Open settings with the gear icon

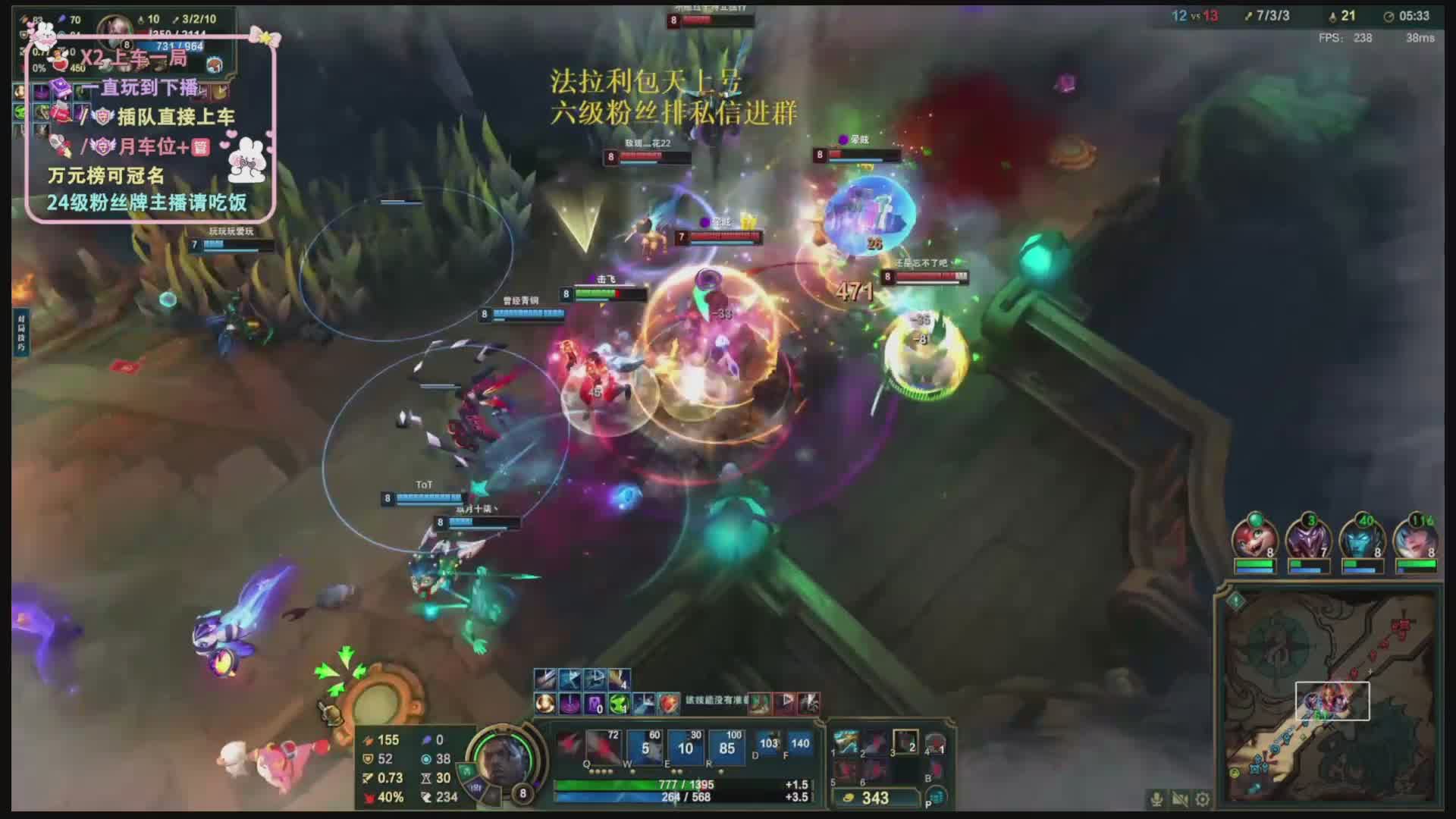1203,799
